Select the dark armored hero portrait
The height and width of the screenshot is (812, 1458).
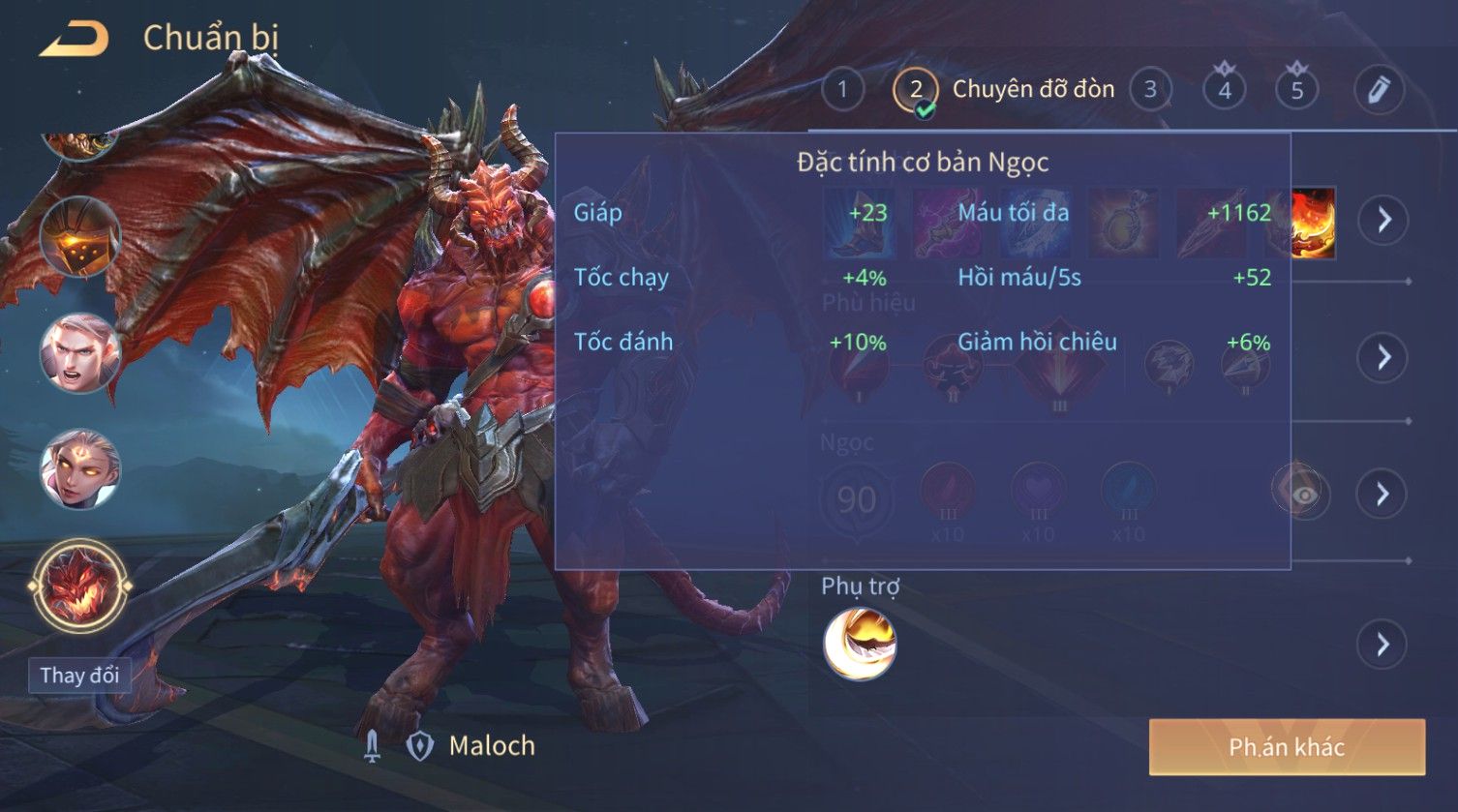pyautogui.click(x=79, y=237)
